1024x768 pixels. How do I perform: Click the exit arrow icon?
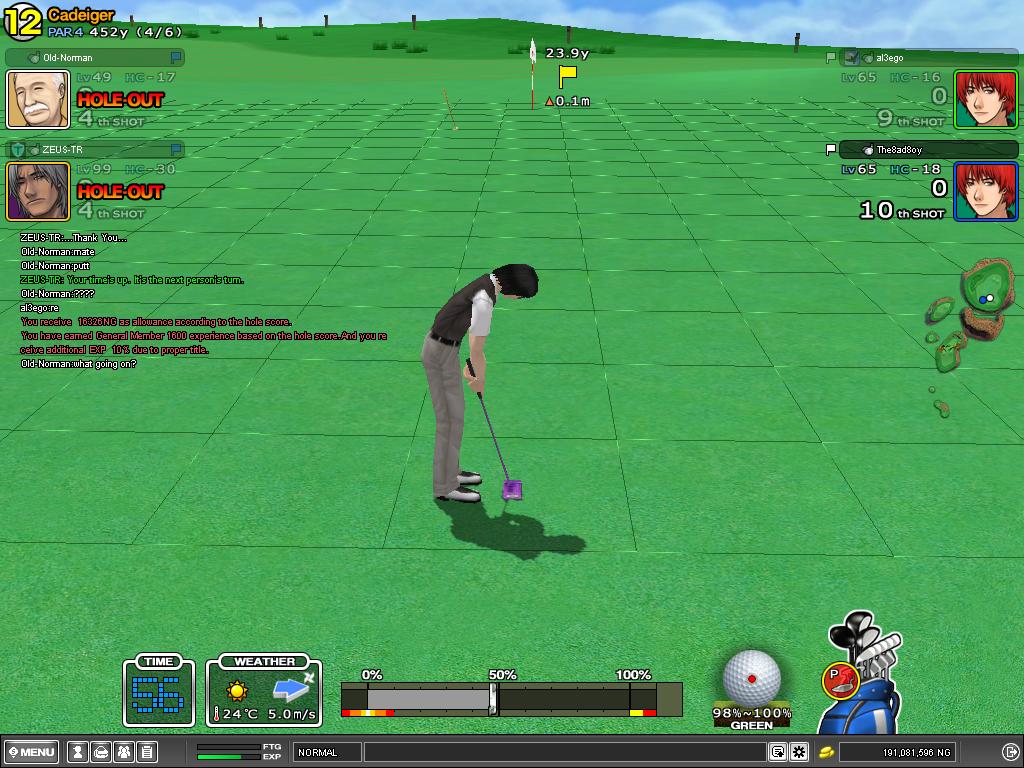click(1009, 752)
